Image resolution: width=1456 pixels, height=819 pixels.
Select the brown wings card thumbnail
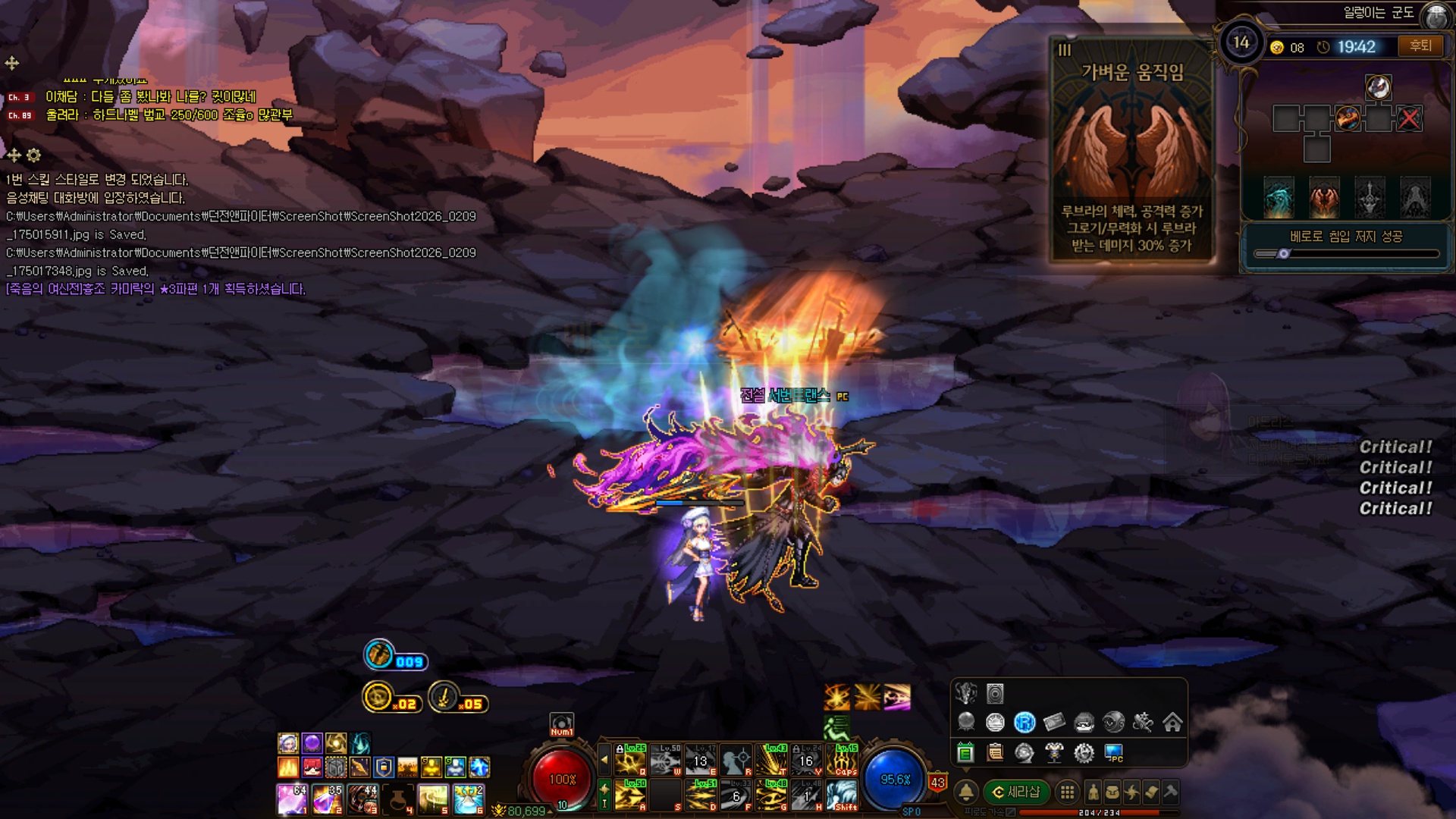coord(1324,198)
